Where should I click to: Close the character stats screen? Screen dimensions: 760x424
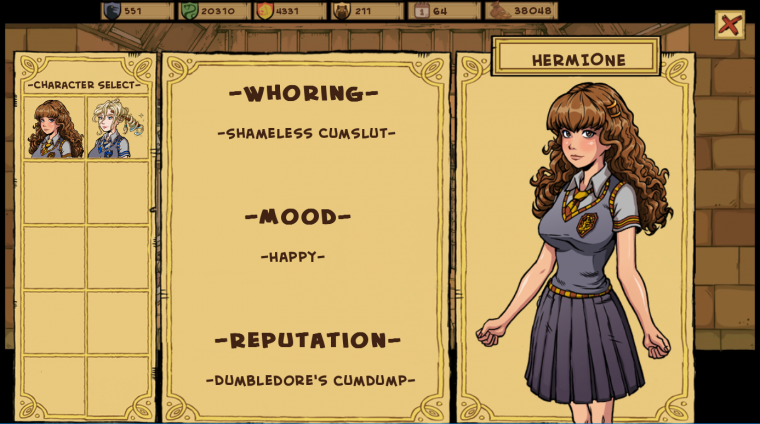pyautogui.click(x=729, y=25)
